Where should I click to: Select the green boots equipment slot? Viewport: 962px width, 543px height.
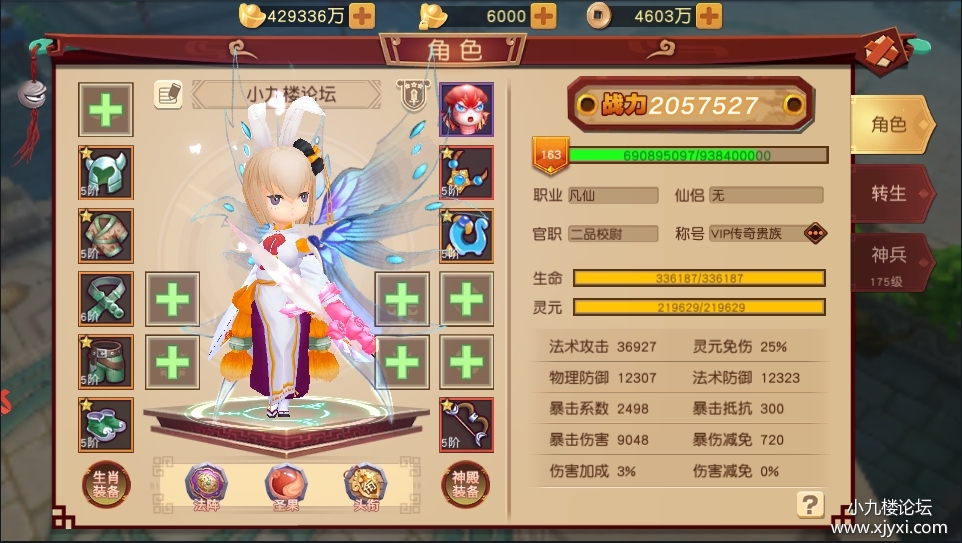click(105, 424)
